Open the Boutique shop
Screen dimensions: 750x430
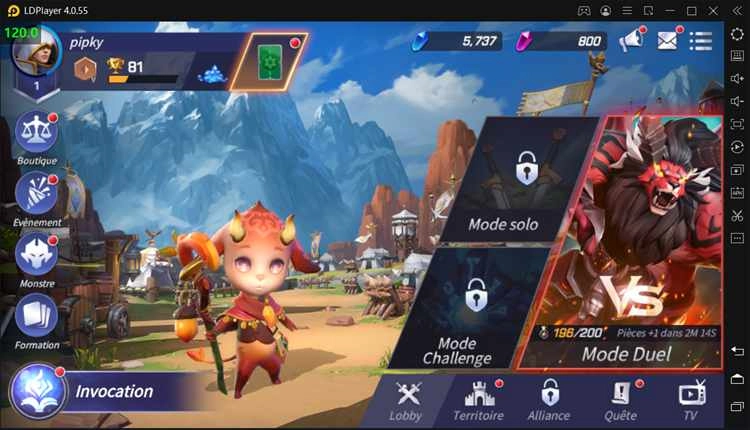point(37,135)
